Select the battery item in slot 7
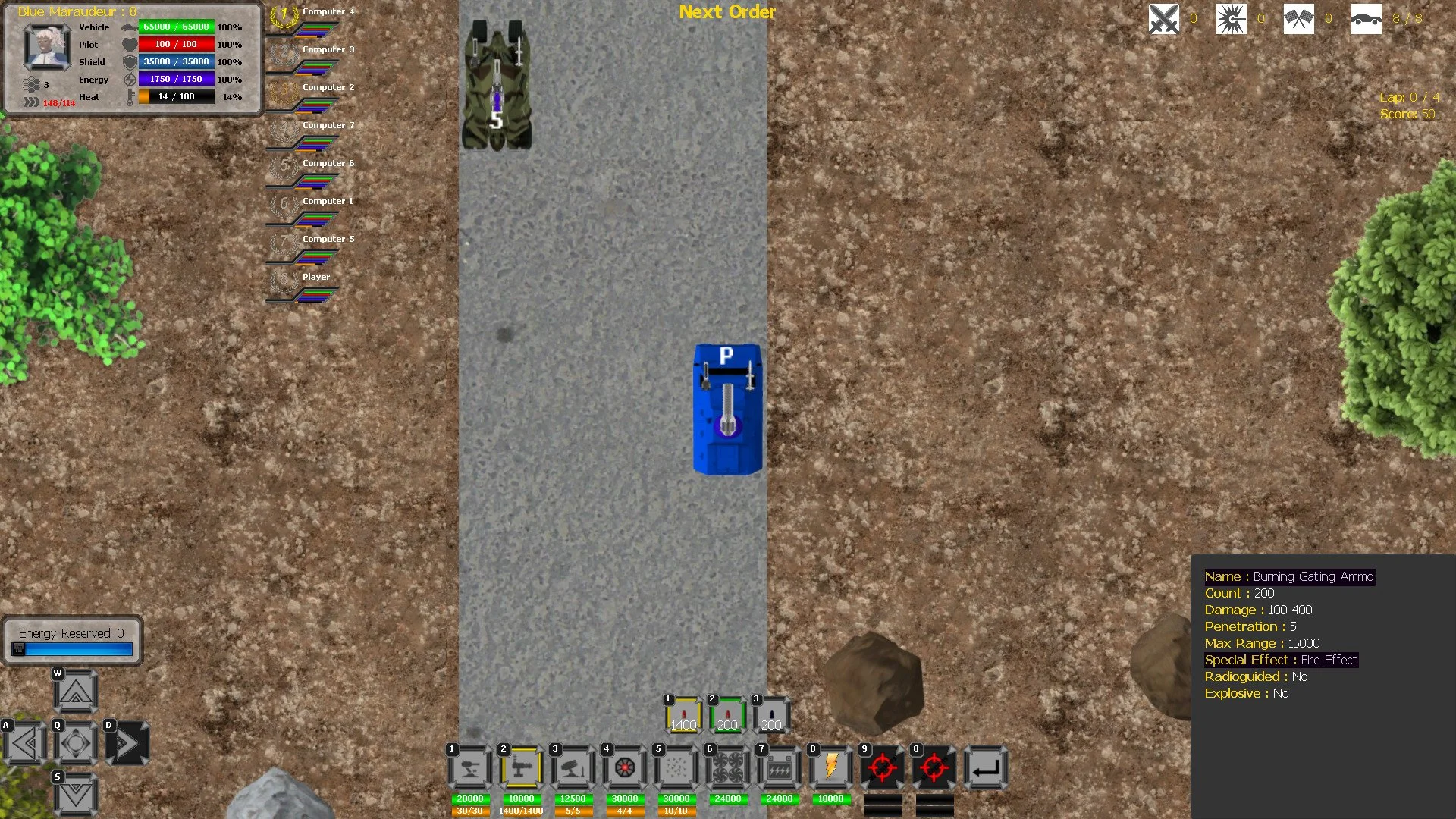This screenshot has height=819, width=1456. tap(779, 767)
